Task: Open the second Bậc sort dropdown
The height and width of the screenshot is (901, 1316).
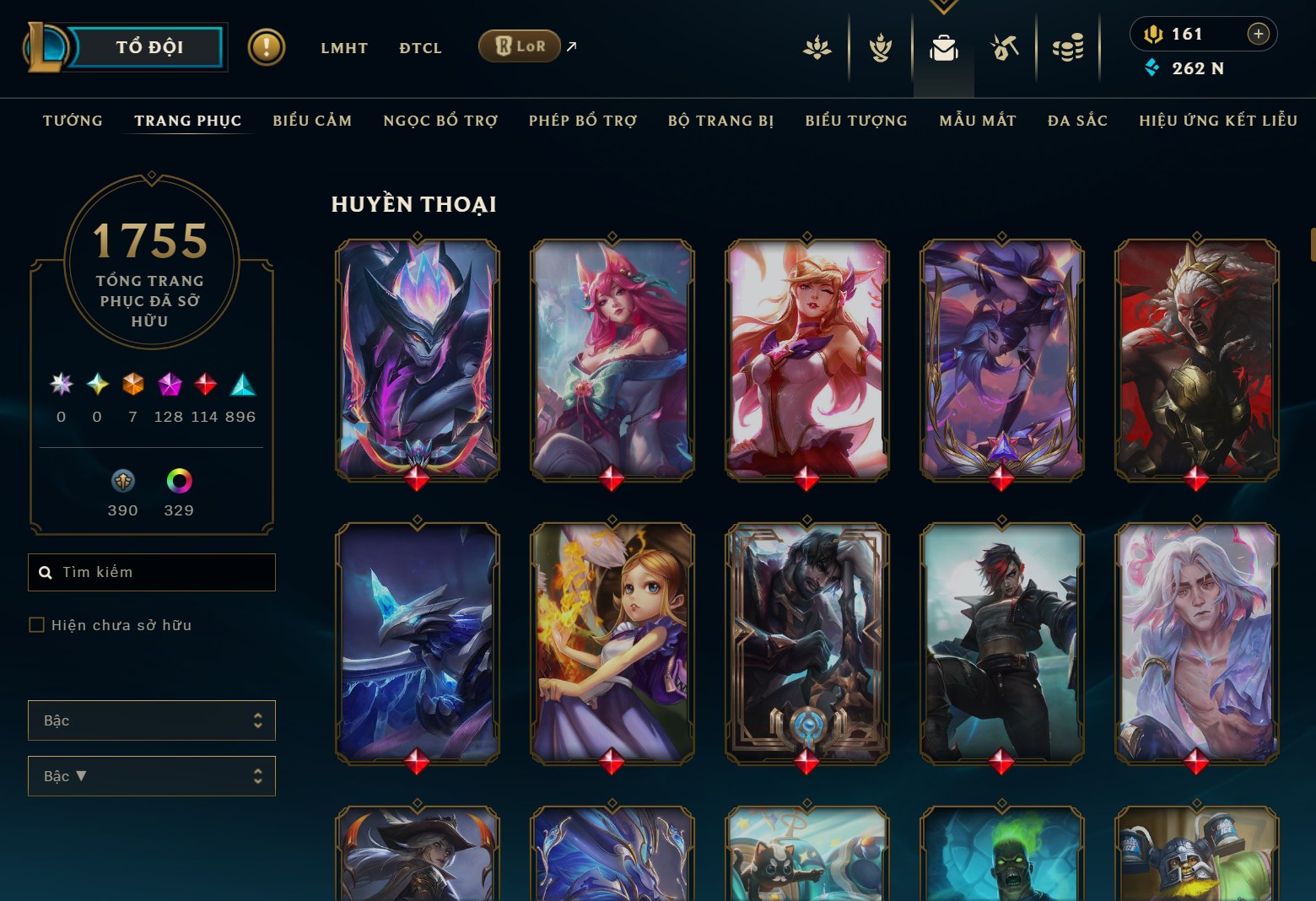Action: [152, 775]
